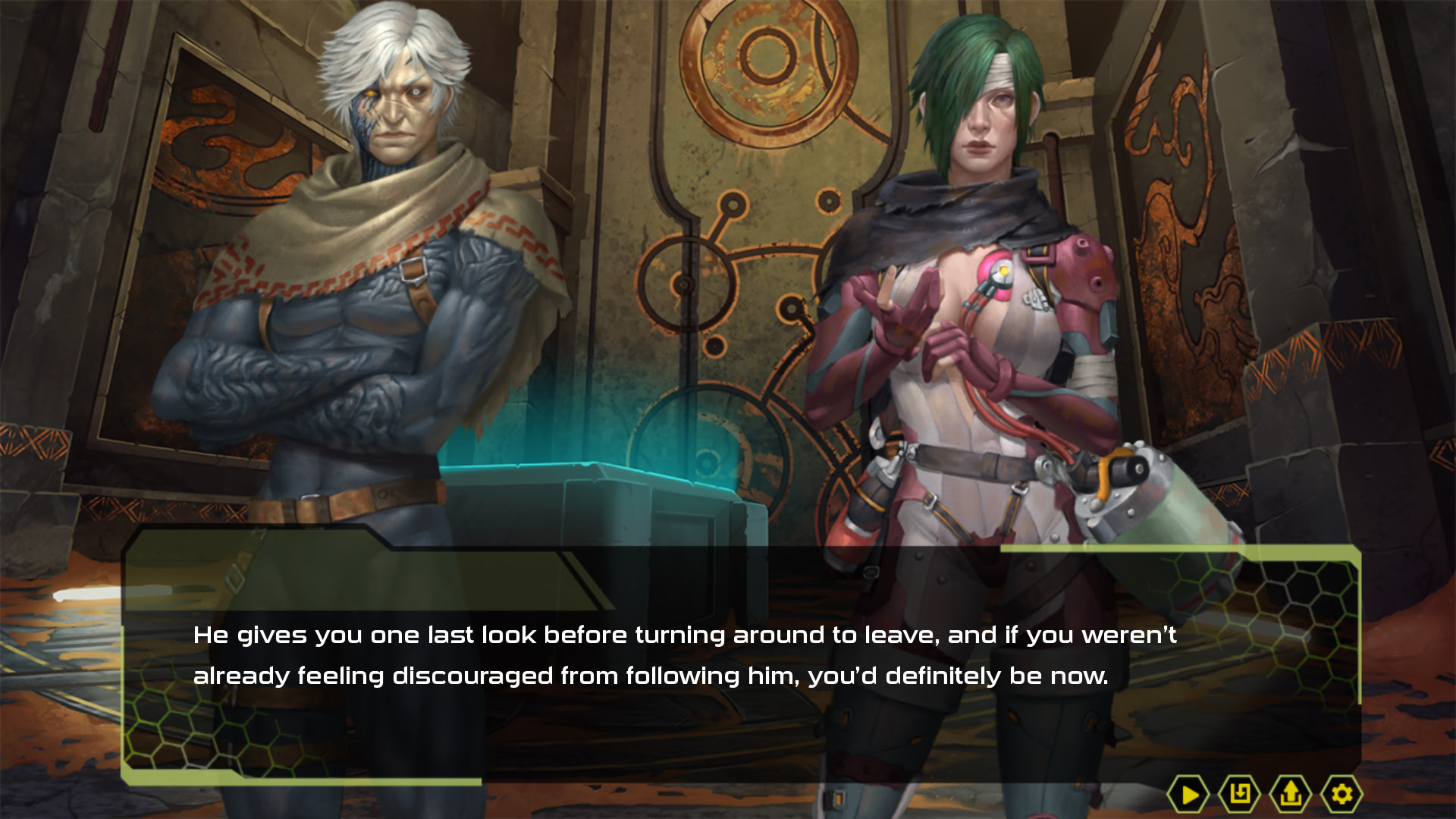Open settings via the gear icon
This screenshot has width=1456, height=819.
[x=1341, y=794]
